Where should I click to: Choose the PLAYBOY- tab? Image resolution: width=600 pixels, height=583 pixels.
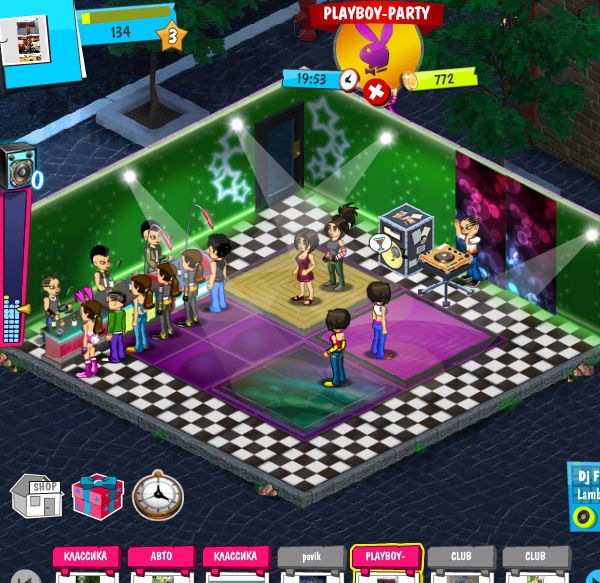[x=386, y=557]
